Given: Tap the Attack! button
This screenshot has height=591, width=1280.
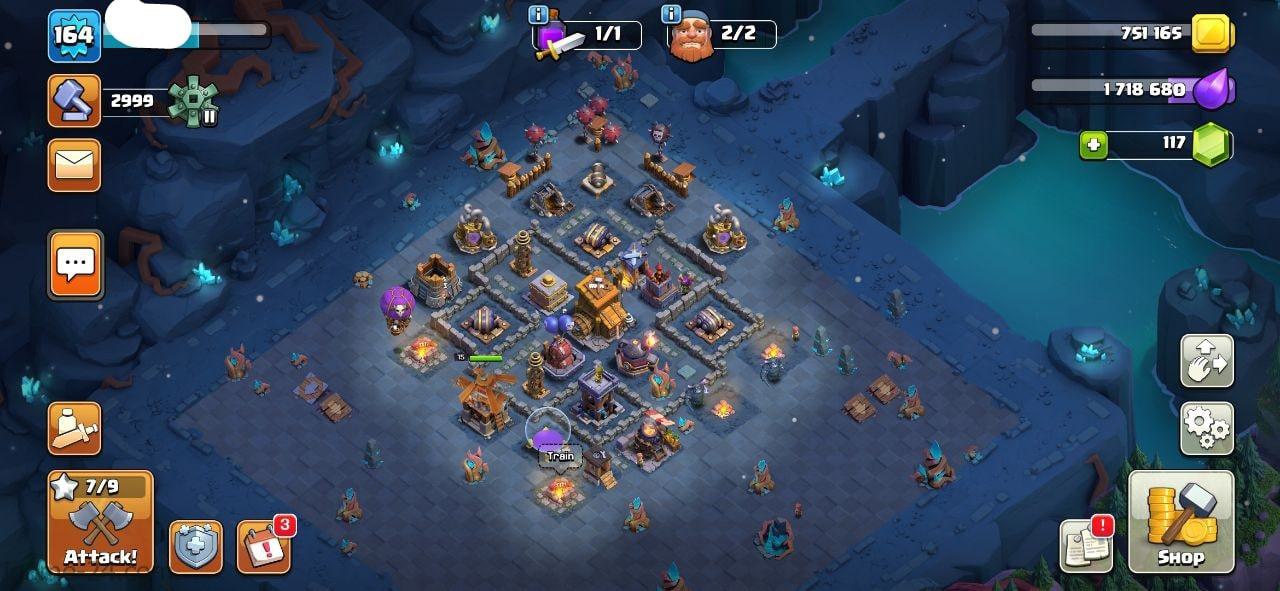Looking at the screenshot, I should coord(100,522).
